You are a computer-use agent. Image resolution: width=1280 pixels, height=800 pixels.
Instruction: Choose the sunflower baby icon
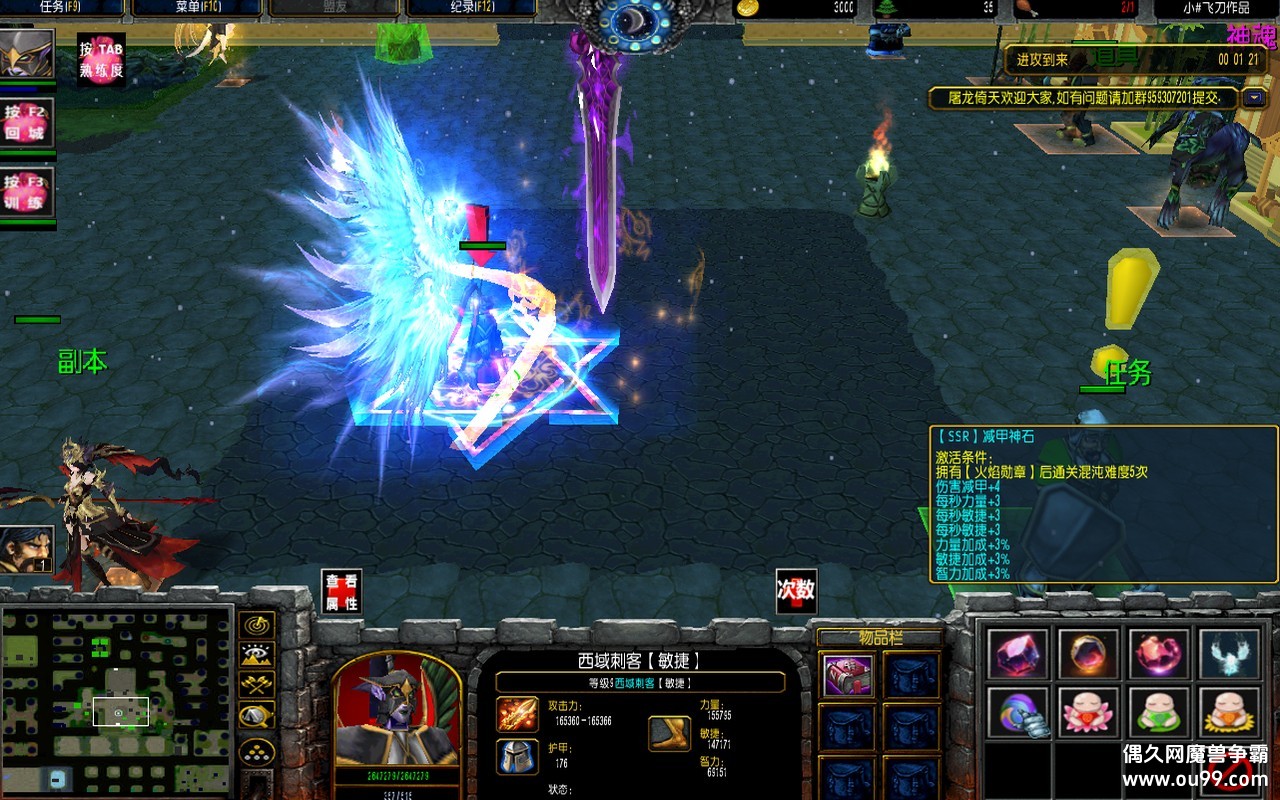pyautogui.click(x=1229, y=713)
